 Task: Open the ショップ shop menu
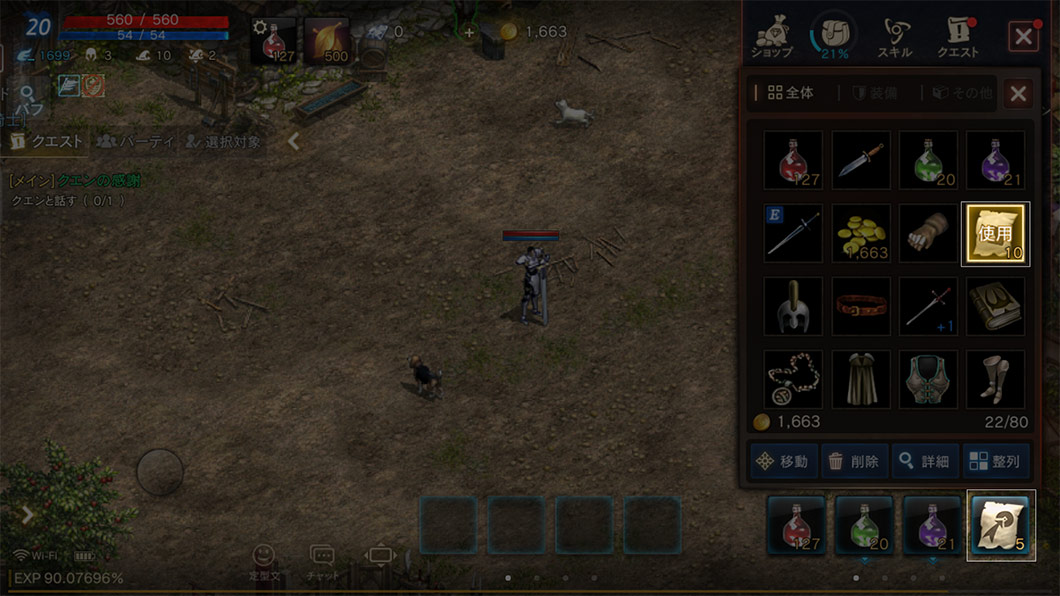[772, 37]
